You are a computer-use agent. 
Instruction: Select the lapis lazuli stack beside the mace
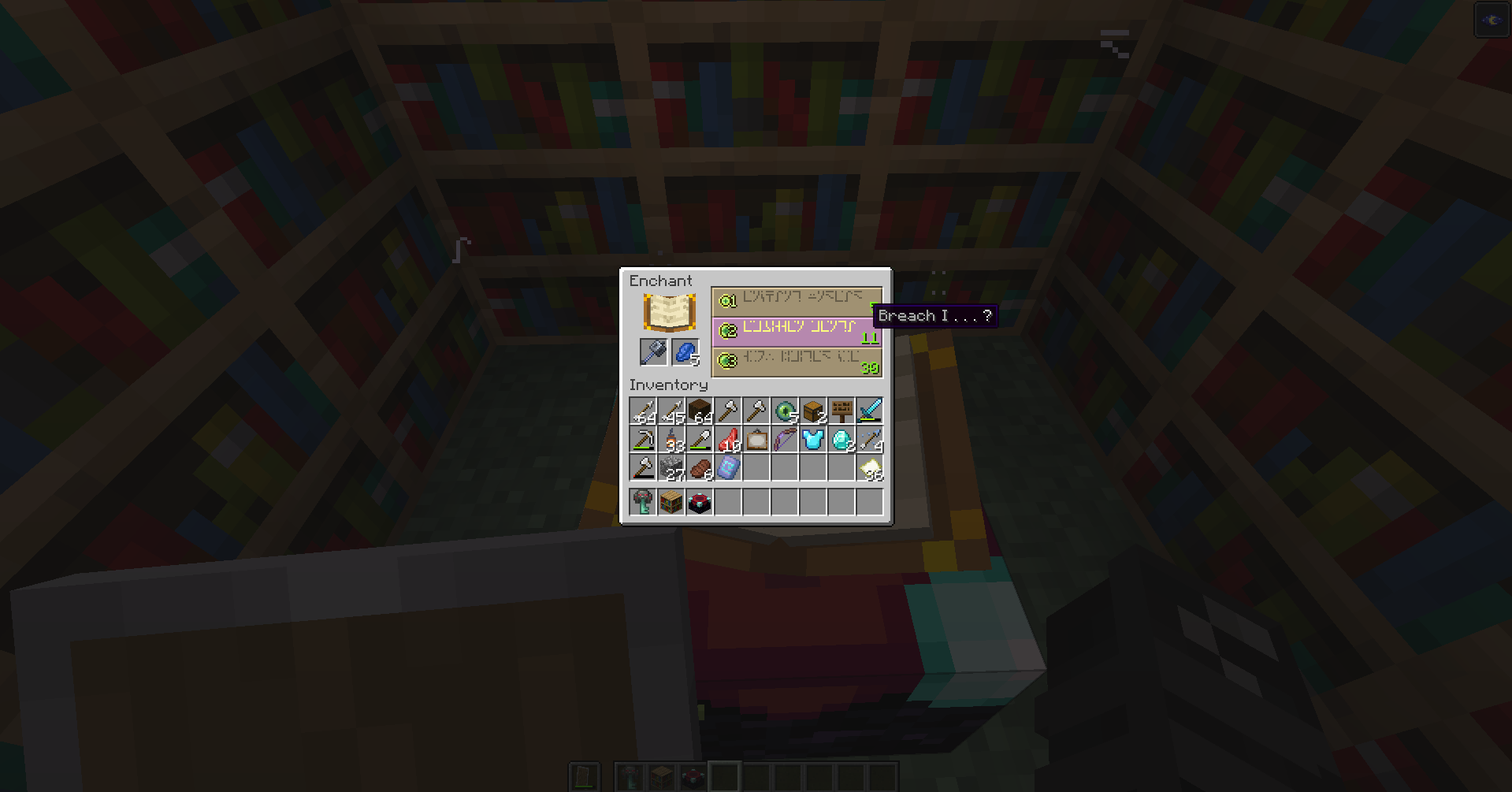click(x=685, y=352)
